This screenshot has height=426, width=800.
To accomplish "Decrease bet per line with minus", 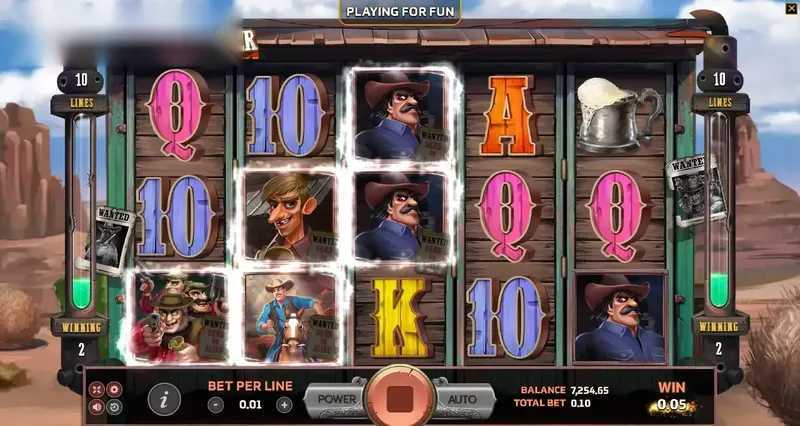I will click(216, 405).
